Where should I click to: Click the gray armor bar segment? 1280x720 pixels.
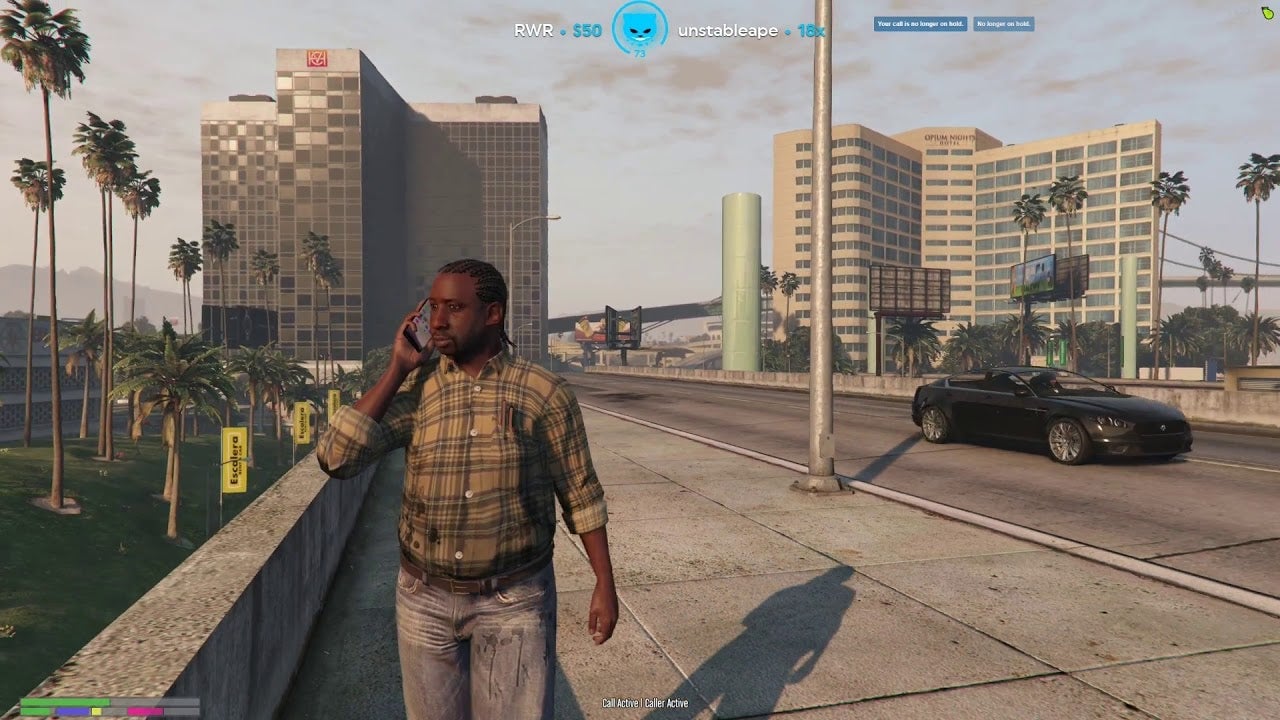click(155, 701)
